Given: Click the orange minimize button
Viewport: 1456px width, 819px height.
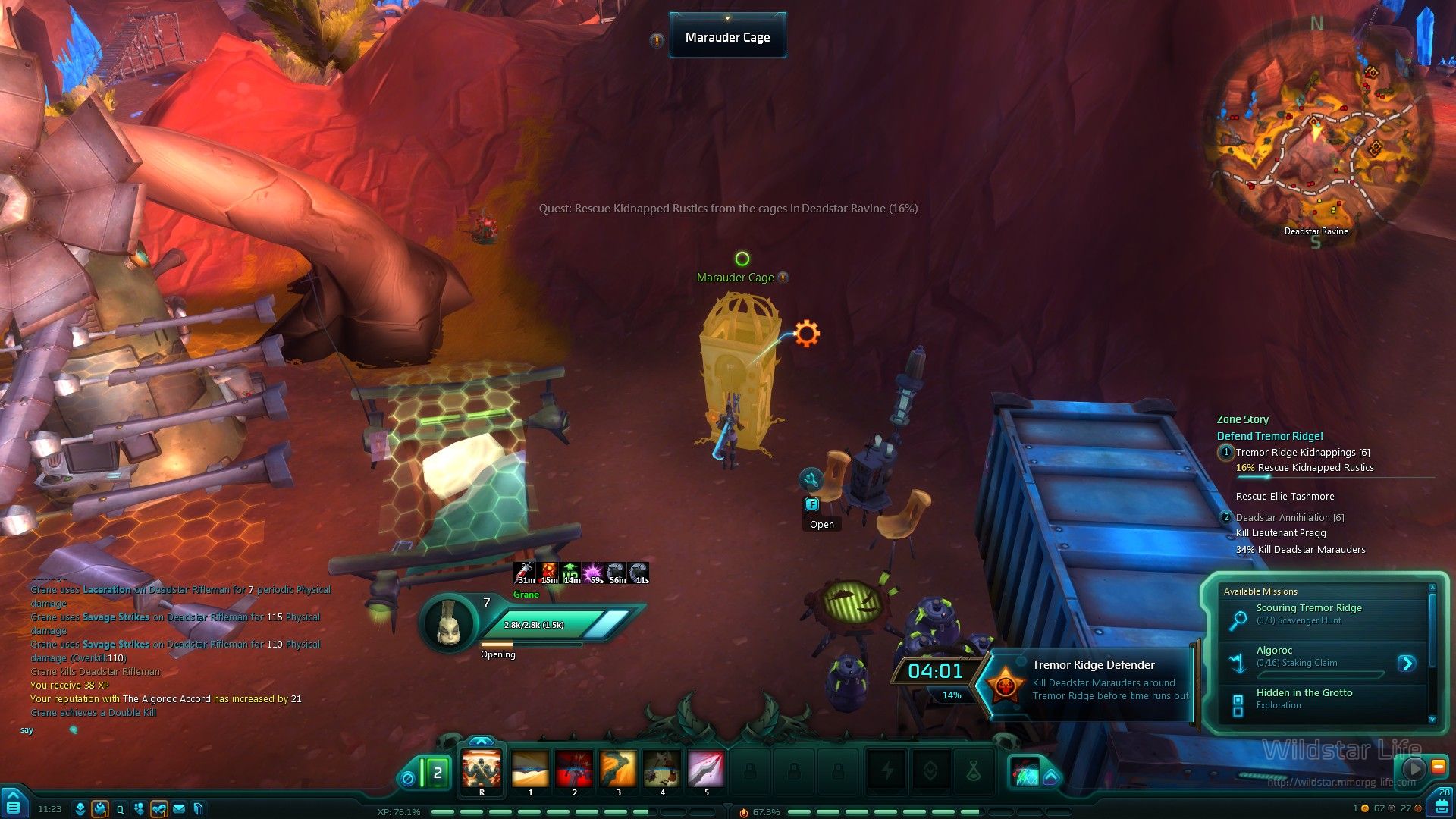Looking at the screenshot, I should 1438,767.
